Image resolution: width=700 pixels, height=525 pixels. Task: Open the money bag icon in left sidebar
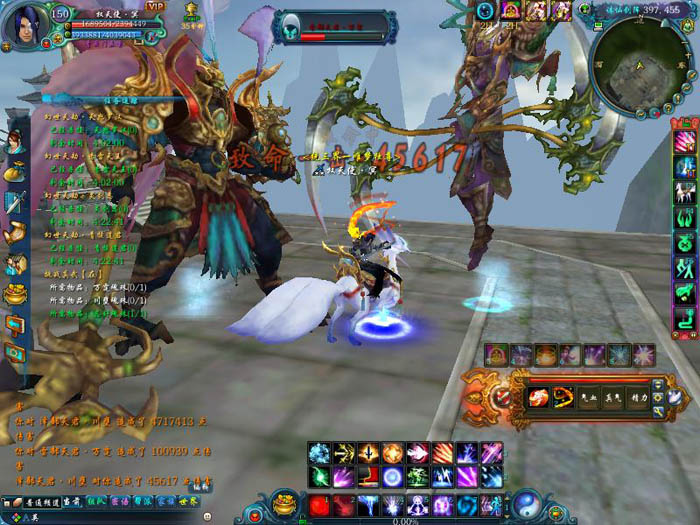[16, 172]
